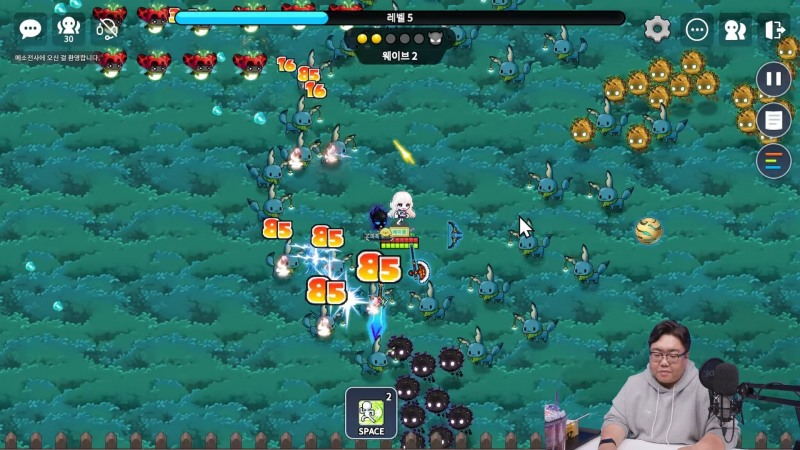Open the three-dot more options button

coord(697,30)
